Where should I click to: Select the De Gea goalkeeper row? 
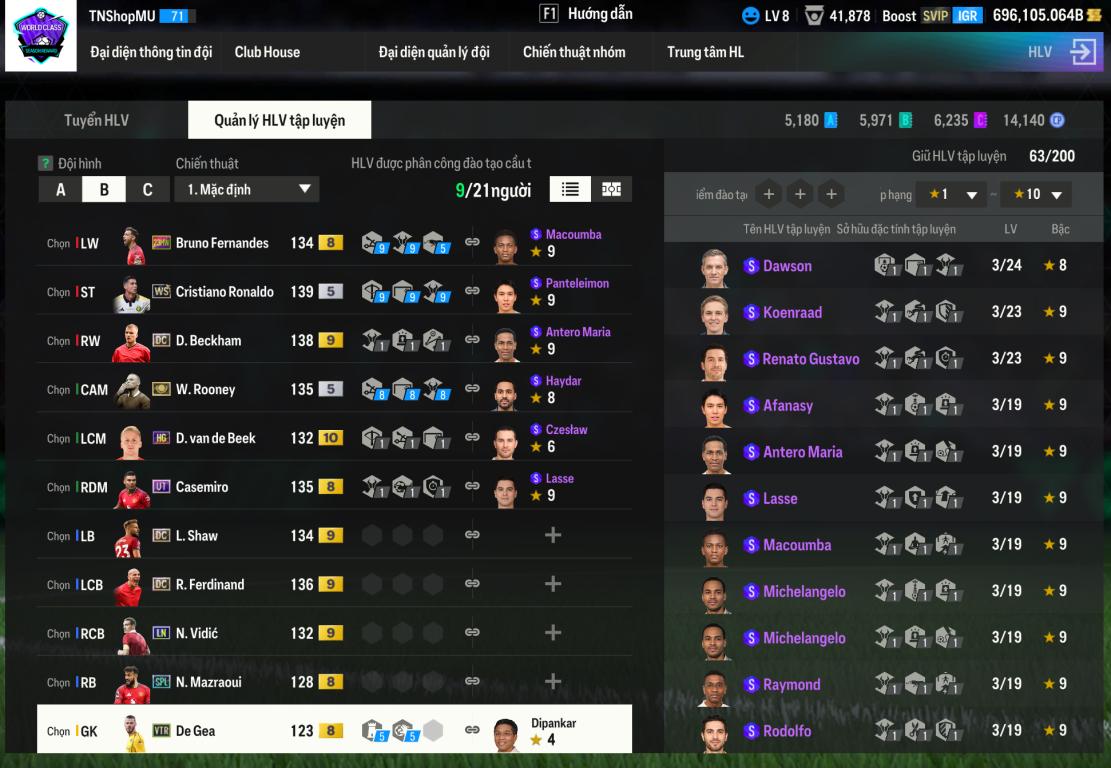pos(195,731)
